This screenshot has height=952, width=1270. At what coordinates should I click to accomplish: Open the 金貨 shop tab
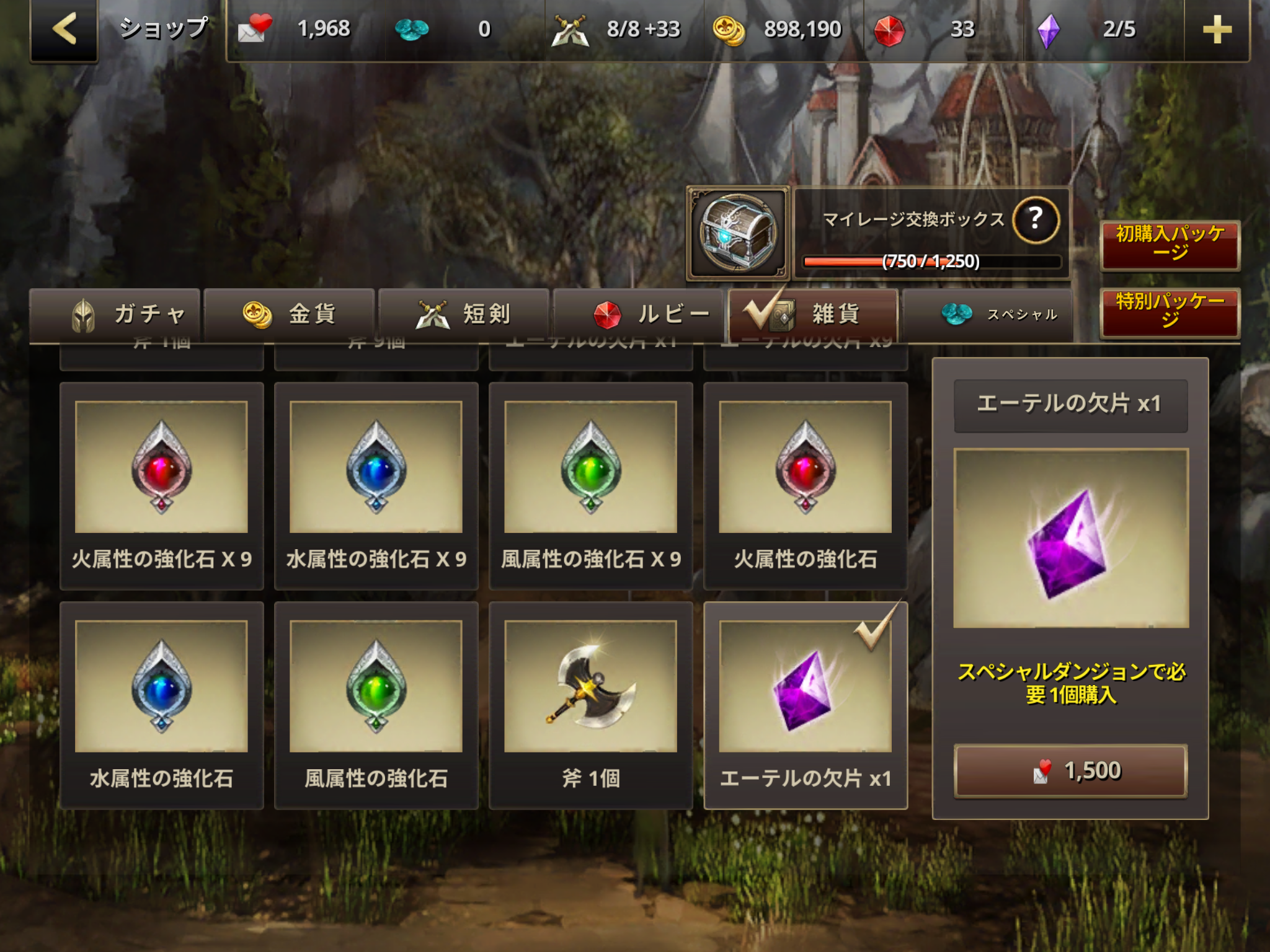tap(290, 315)
